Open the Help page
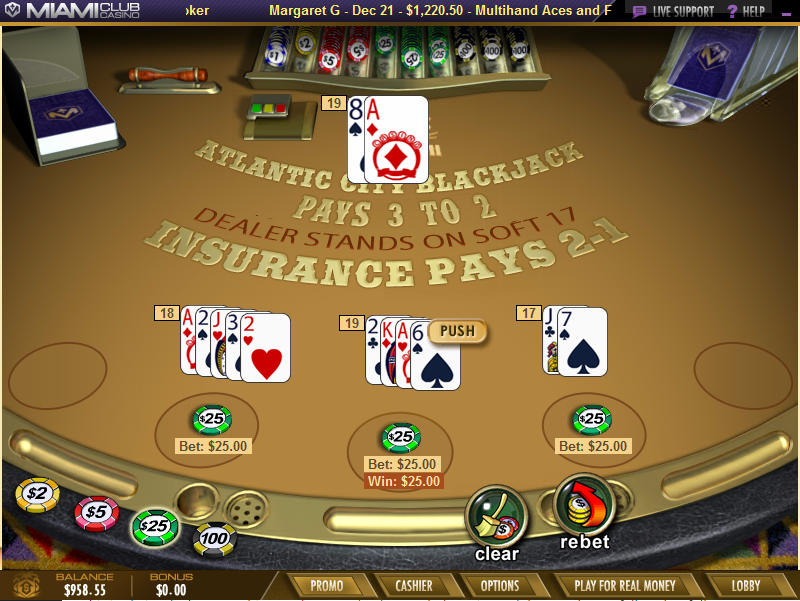800x601 pixels. [747, 11]
